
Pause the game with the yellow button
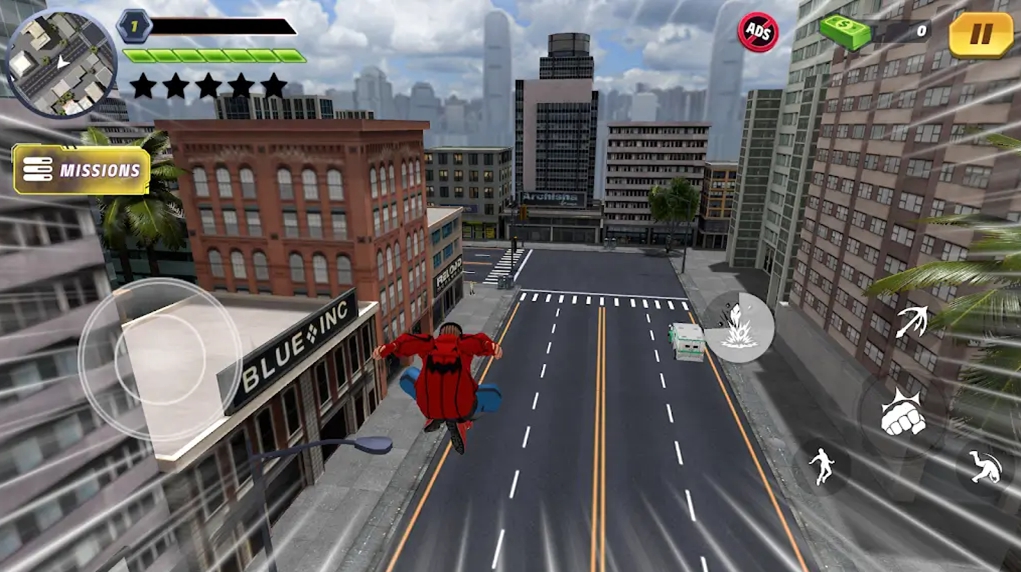980,34
